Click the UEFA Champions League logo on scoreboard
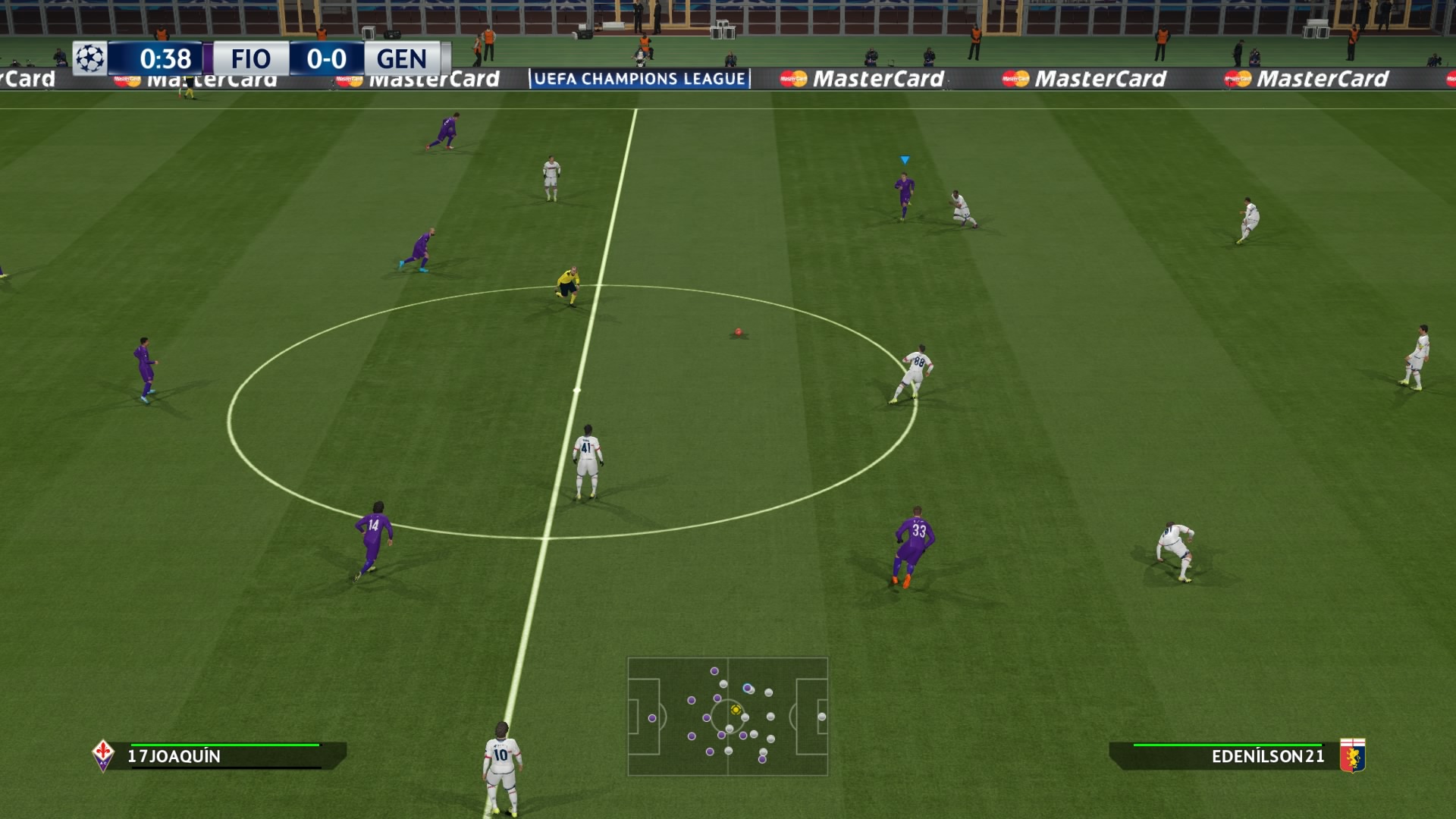Image resolution: width=1456 pixels, height=819 pixels. click(90, 58)
